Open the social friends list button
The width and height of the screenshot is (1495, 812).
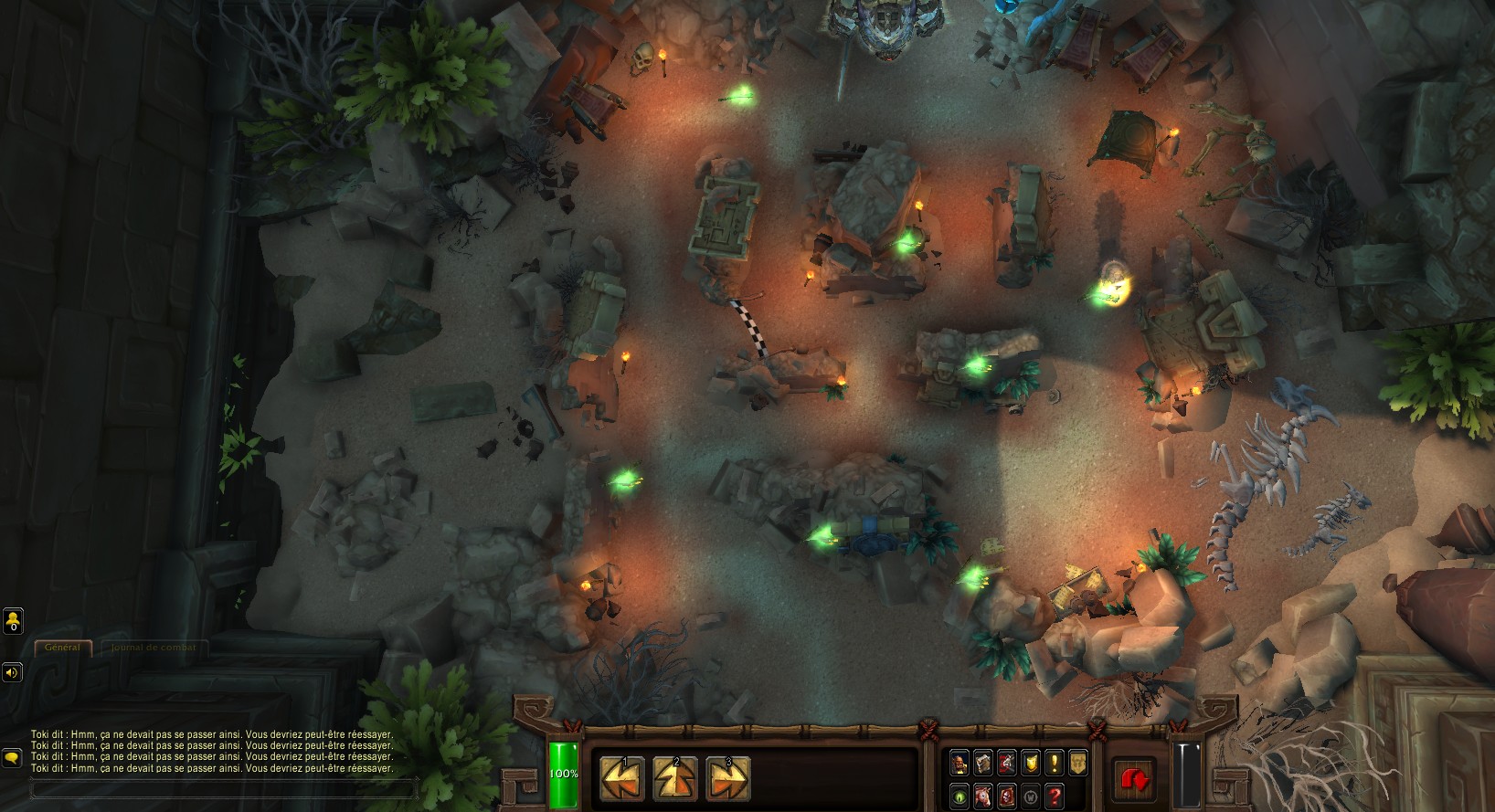click(x=13, y=621)
